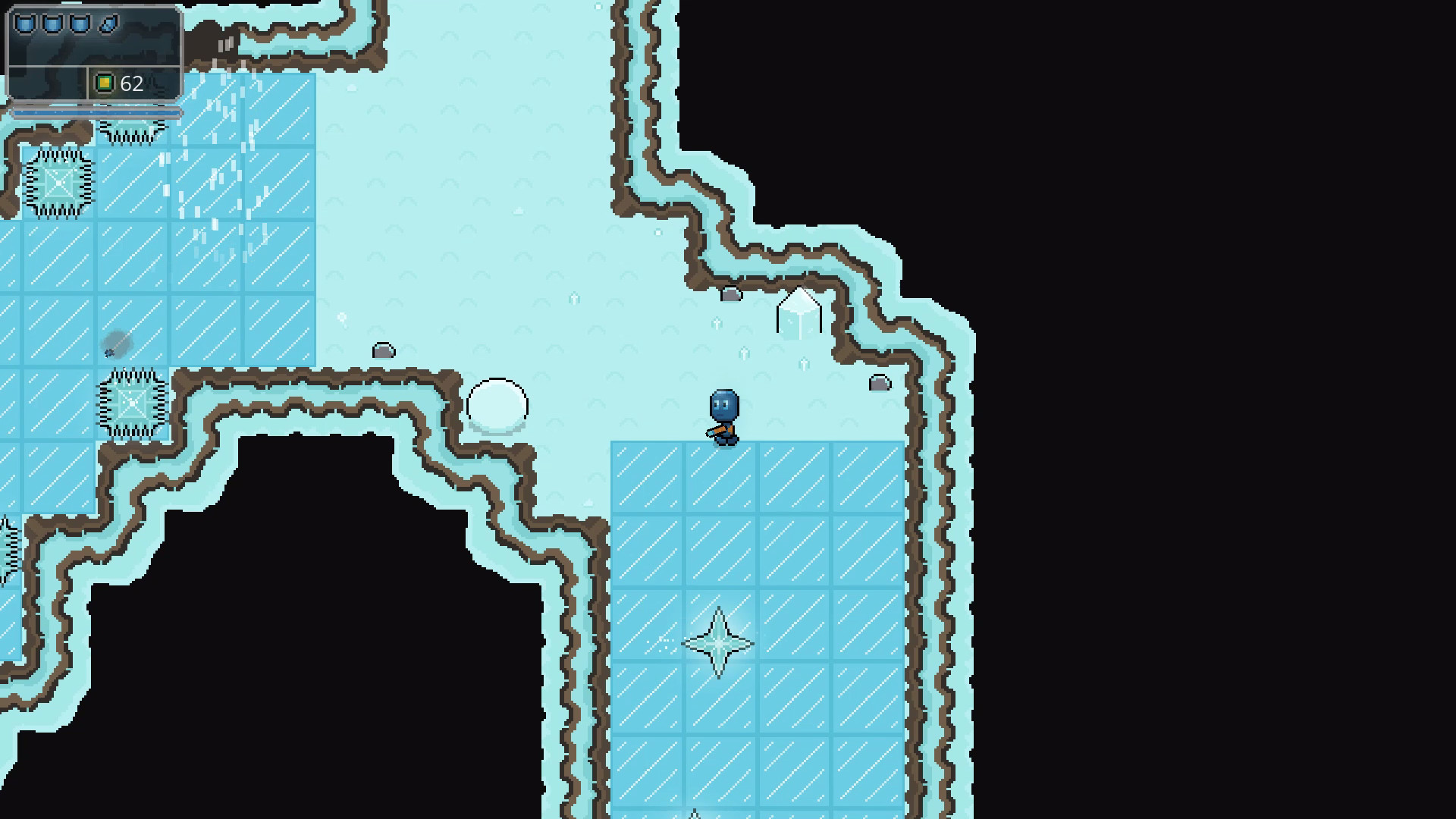Viewport: 1456px width, 819px height.
Task: Click the small rock below the snowball ledge
Action: pos(384,350)
